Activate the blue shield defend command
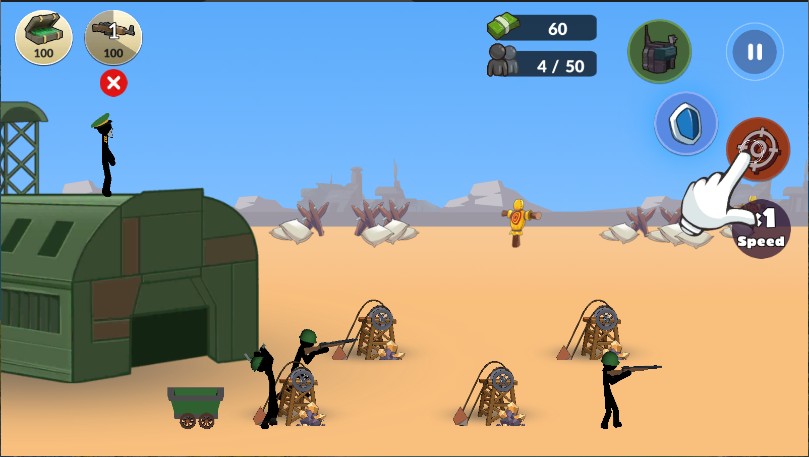809x457 pixels. (686, 123)
